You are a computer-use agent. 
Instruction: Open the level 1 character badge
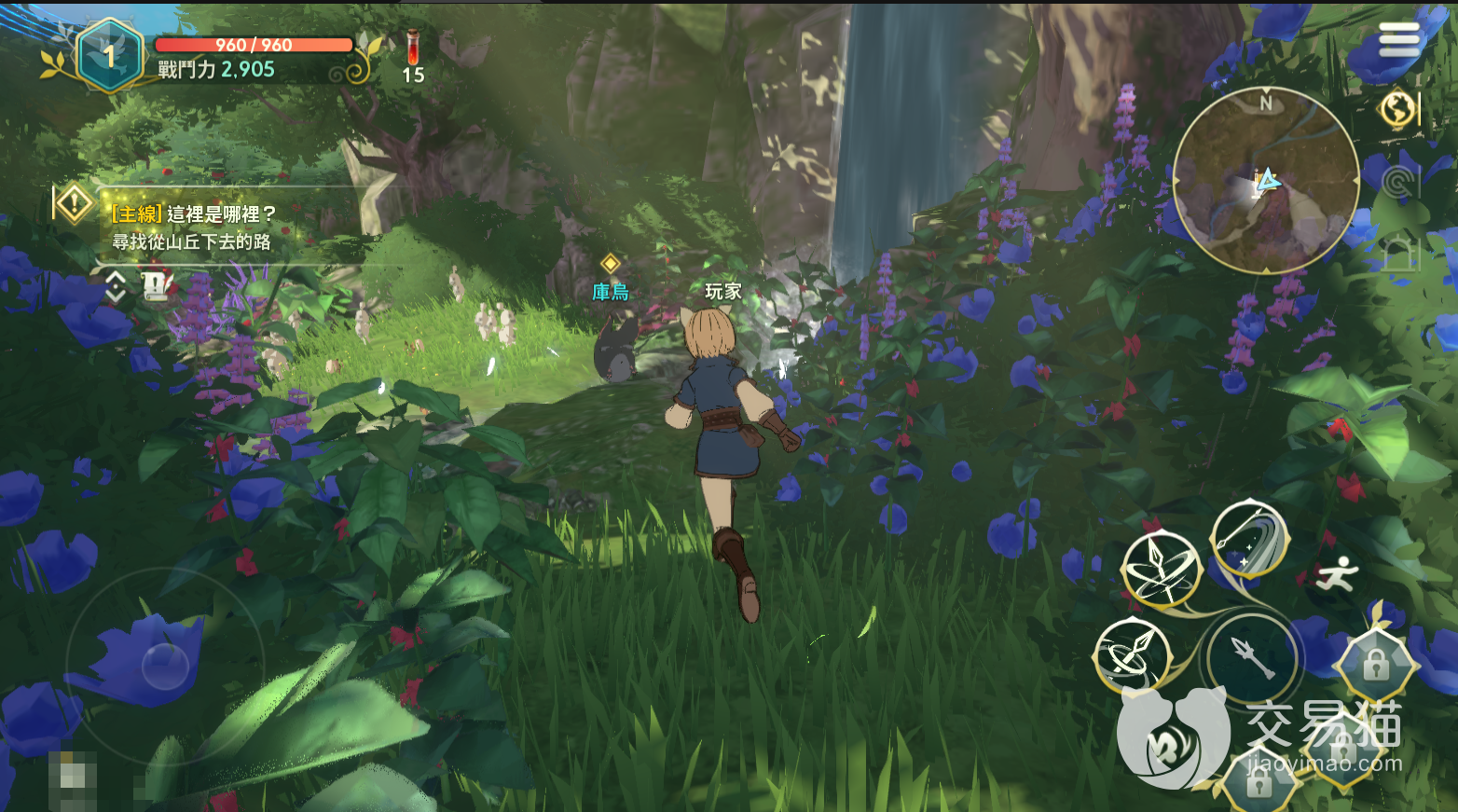coord(110,56)
